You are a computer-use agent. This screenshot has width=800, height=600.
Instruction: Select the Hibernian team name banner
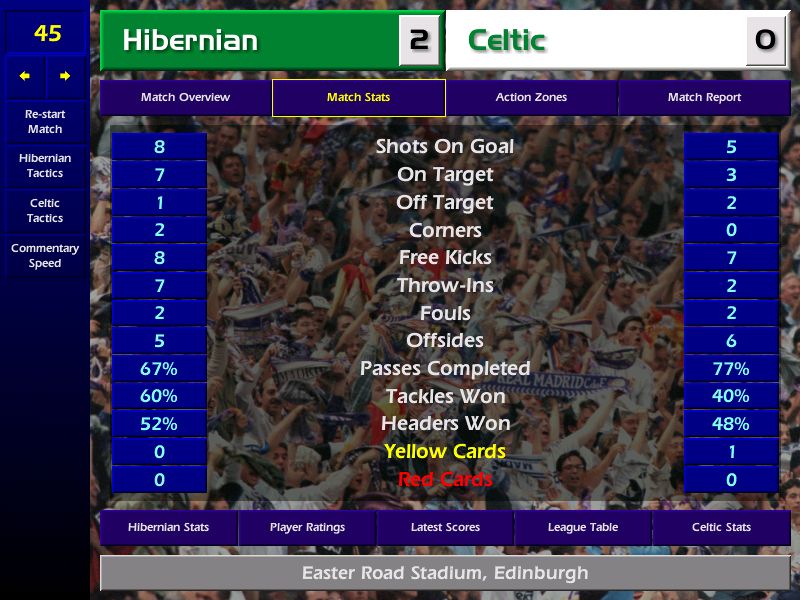tap(250, 41)
